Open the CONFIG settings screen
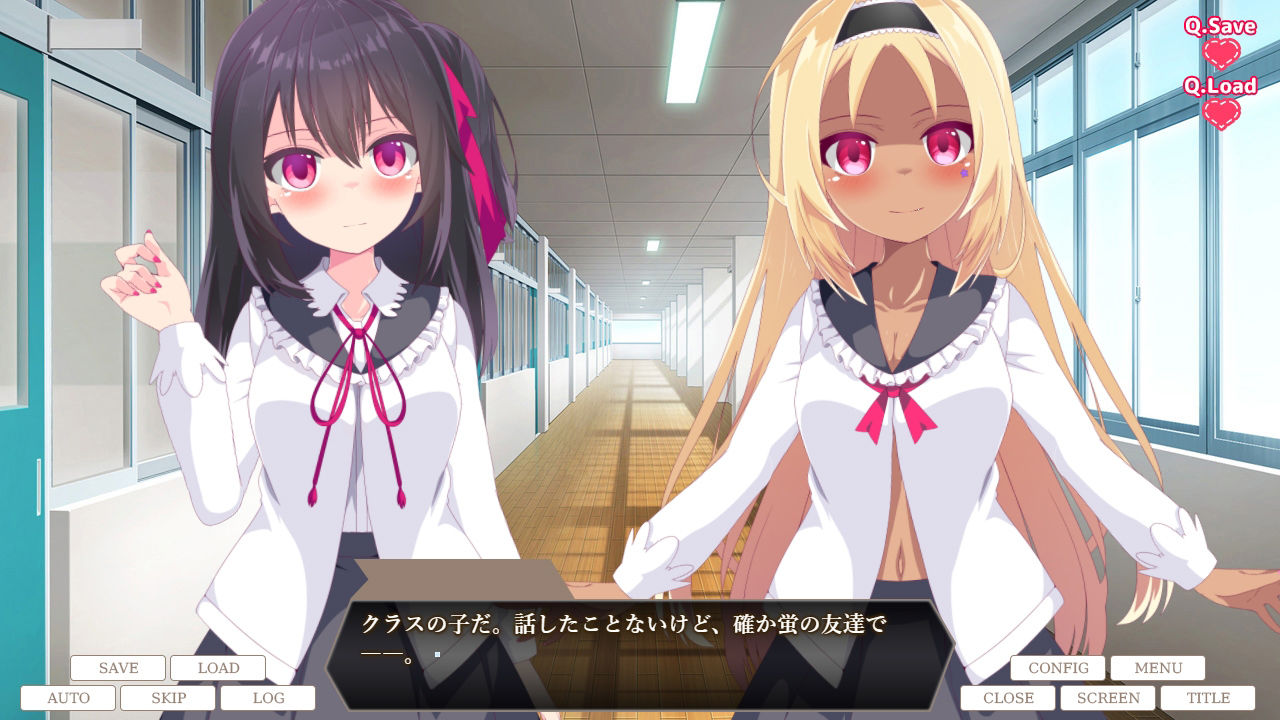 pos(1060,667)
